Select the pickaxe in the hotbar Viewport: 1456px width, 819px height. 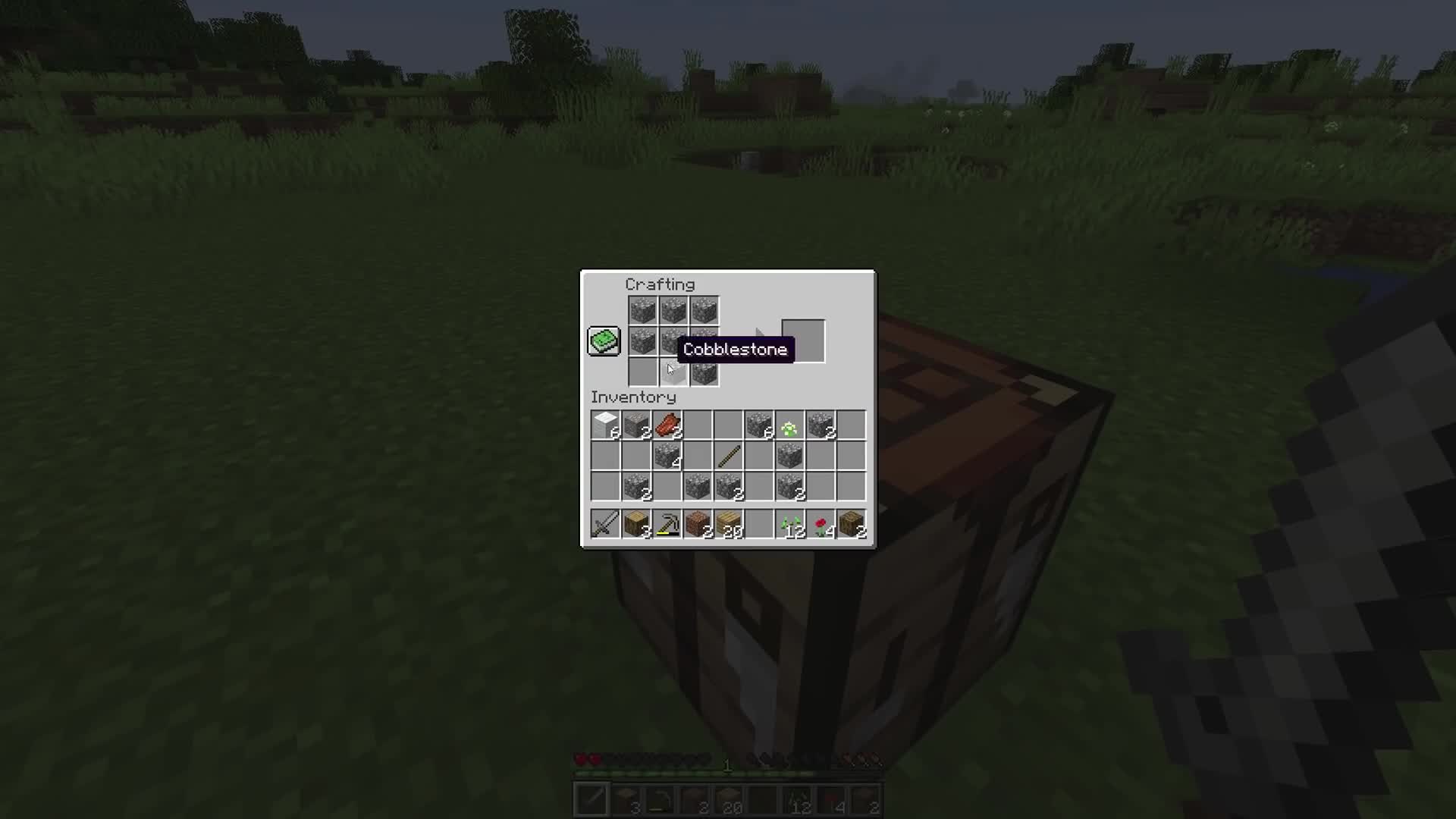click(667, 523)
